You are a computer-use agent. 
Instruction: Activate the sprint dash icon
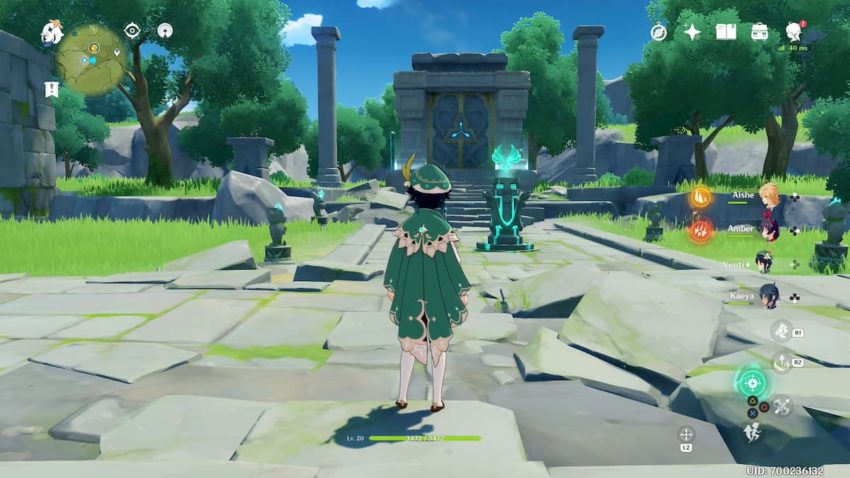750,431
